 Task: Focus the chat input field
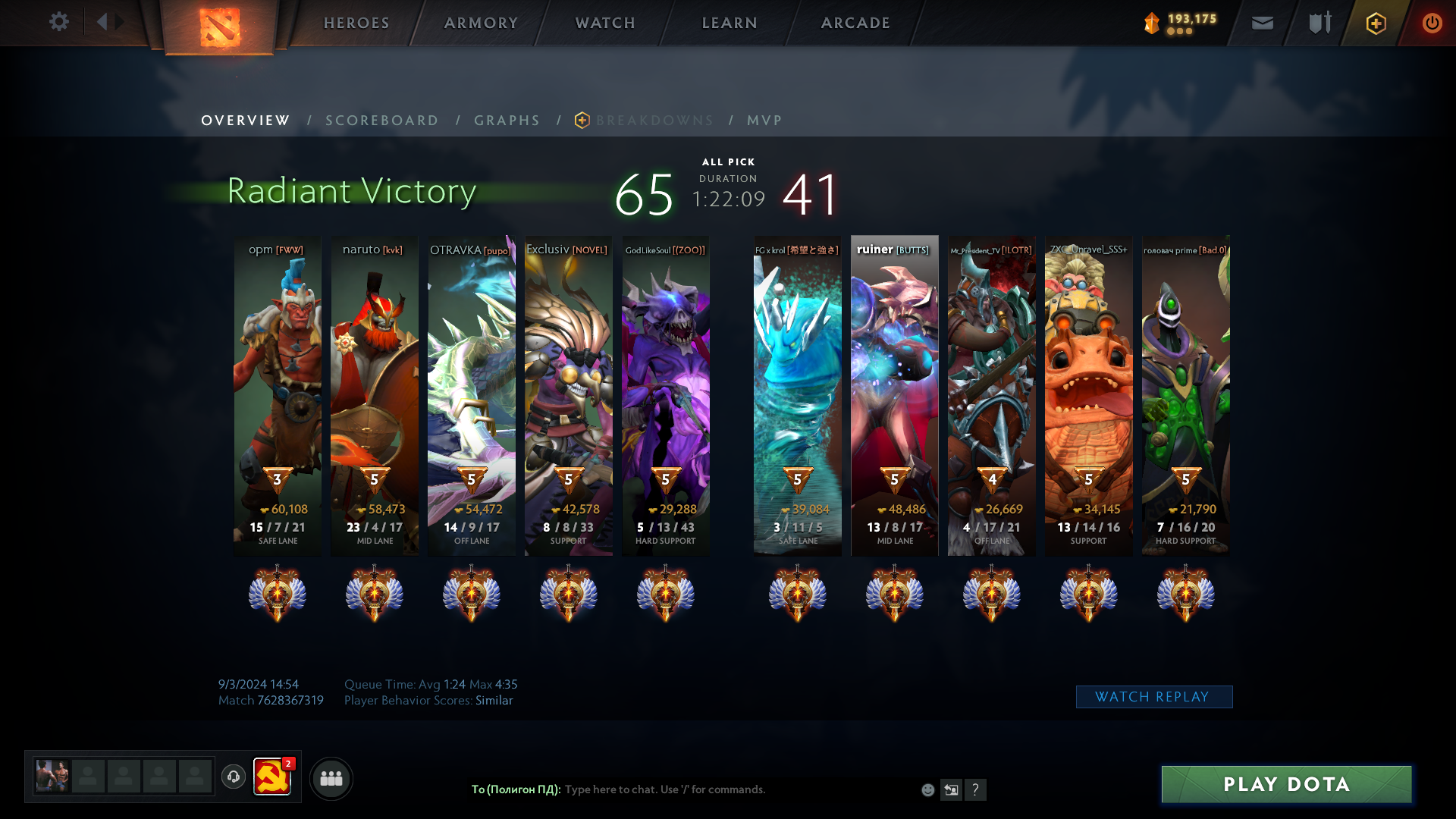[x=736, y=789]
